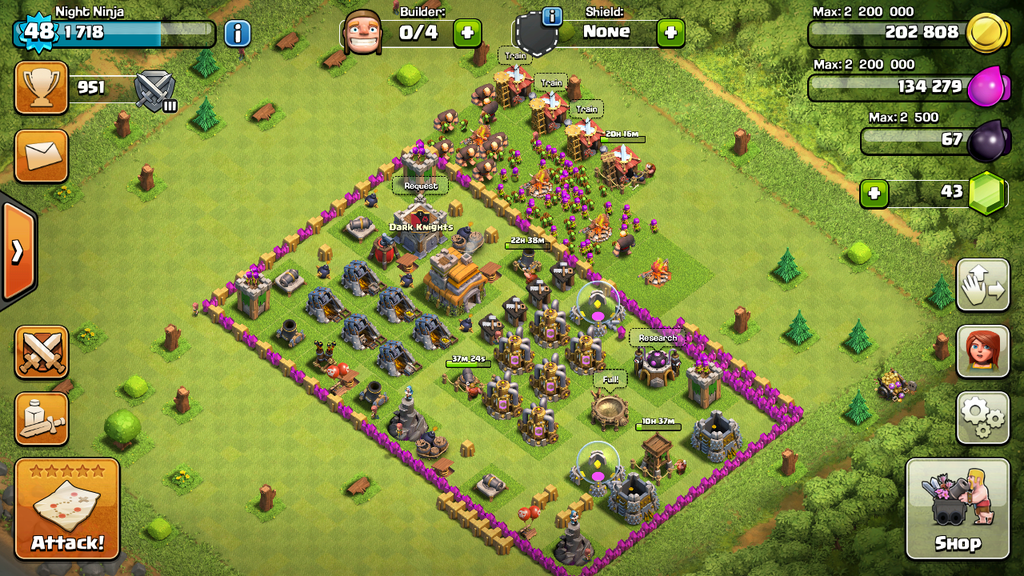Open the red-haired villager achievements button
The height and width of the screenshot is (576, 1024).
pyautogui.click(x=982, y=351)
